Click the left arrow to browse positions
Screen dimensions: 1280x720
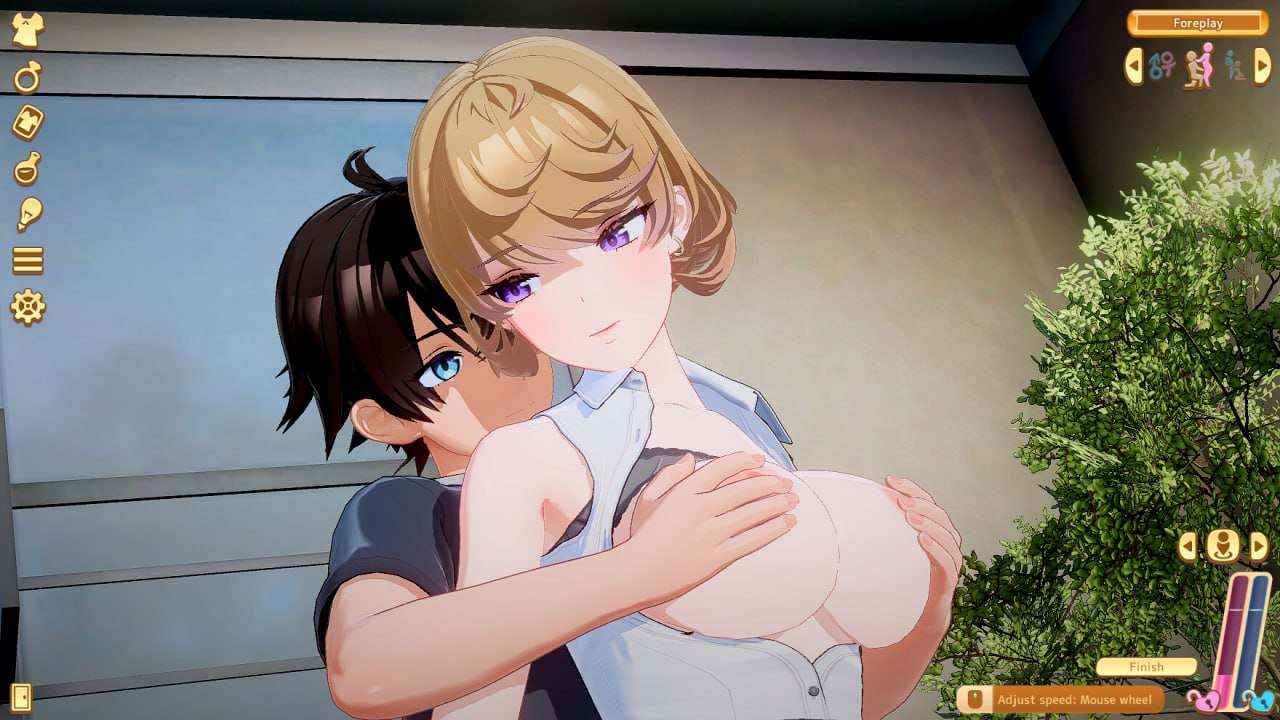(x=1133, y=66)
